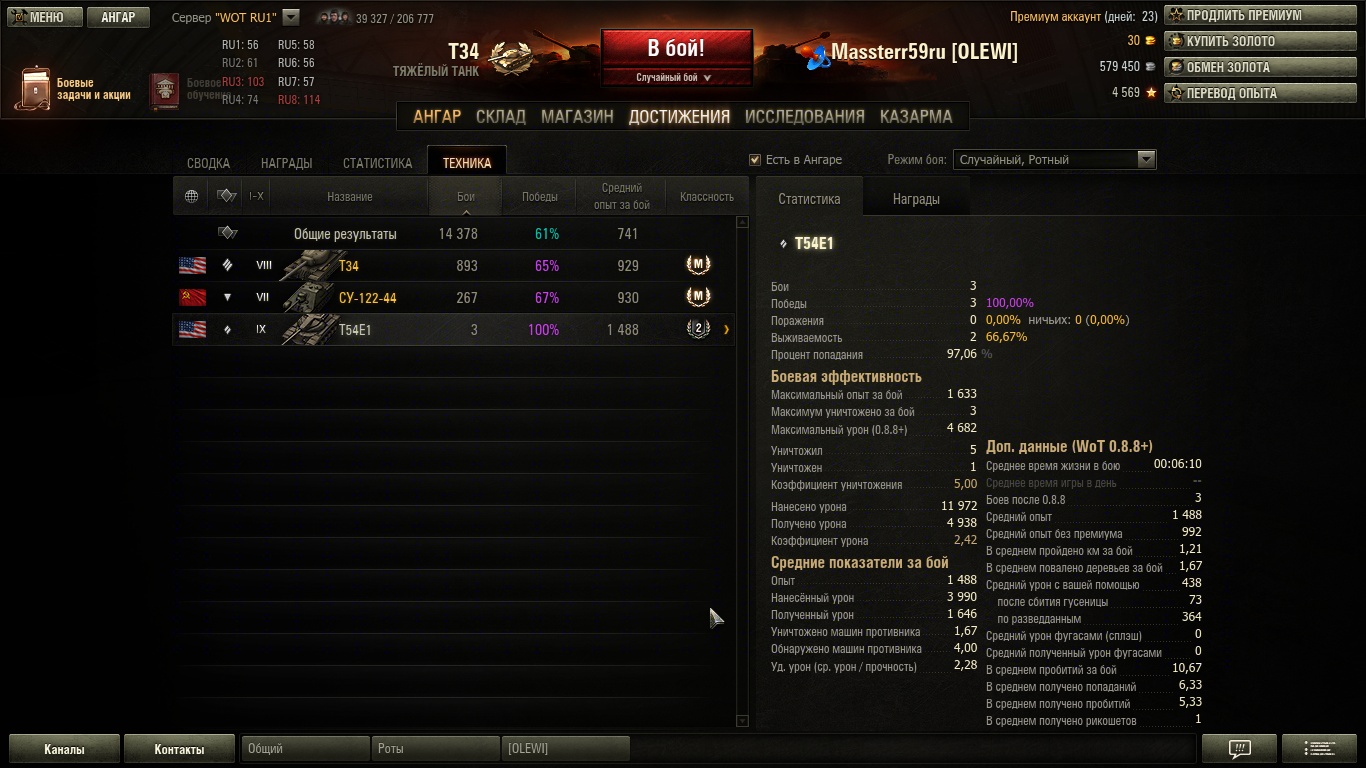Show the Награды tab for T54E1
This screenshot has height=768, width=1366.
pos(915,199)
